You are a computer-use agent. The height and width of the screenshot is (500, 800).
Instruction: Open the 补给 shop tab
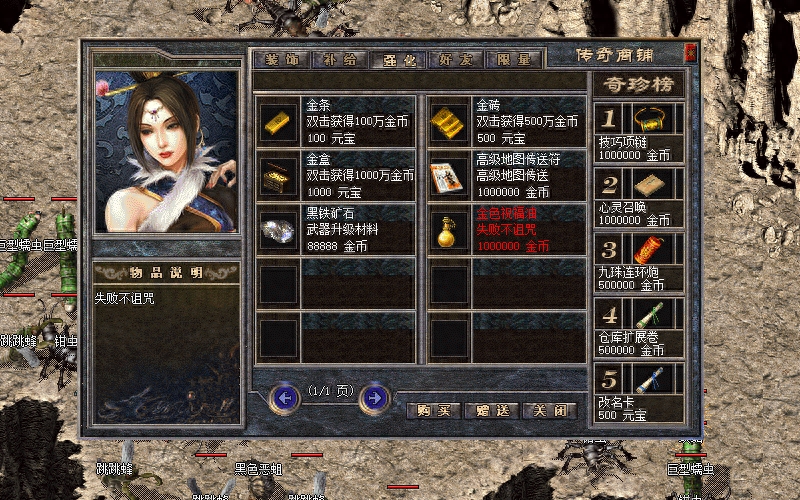point(337,59)
